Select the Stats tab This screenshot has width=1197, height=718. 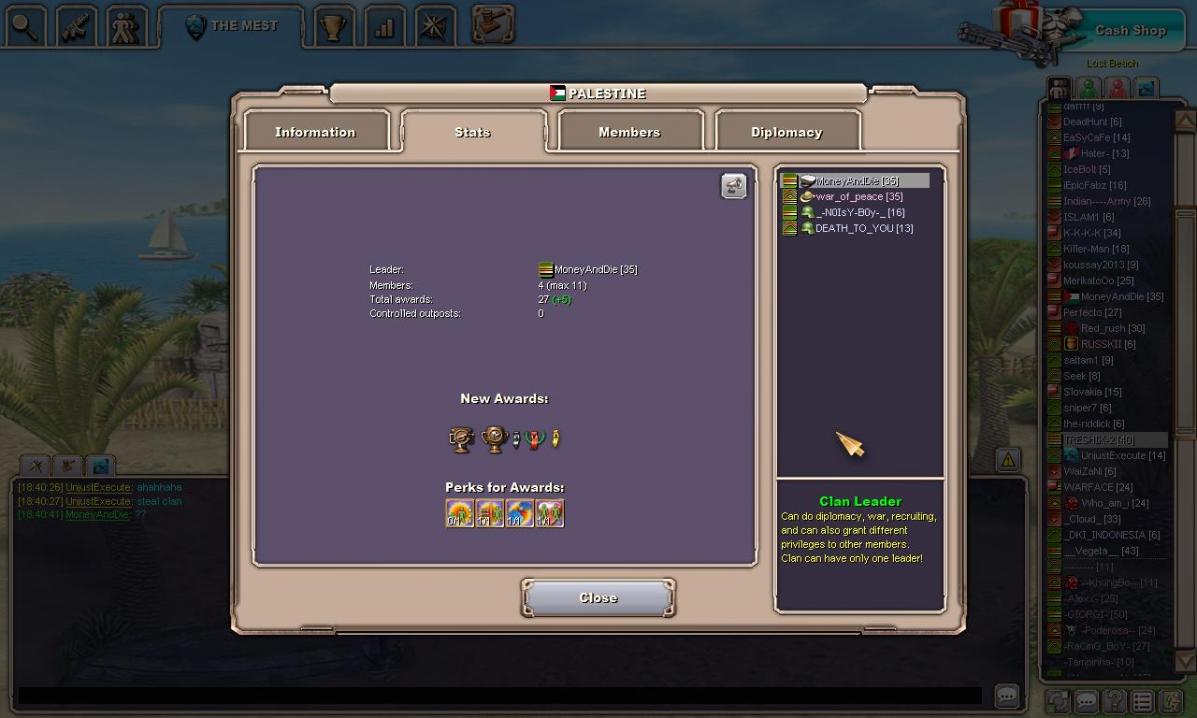pos(472,132)
